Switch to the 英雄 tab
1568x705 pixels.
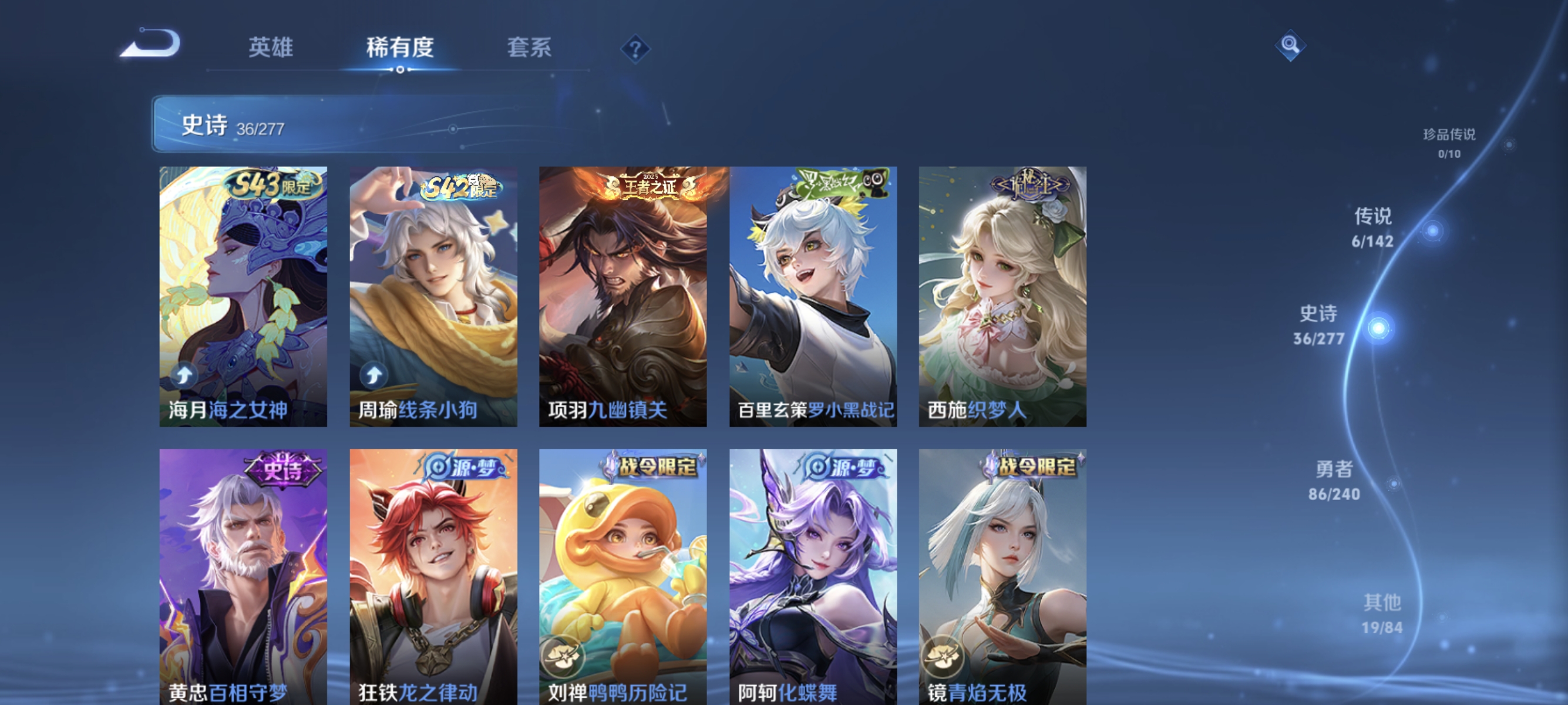pos(272,48)
